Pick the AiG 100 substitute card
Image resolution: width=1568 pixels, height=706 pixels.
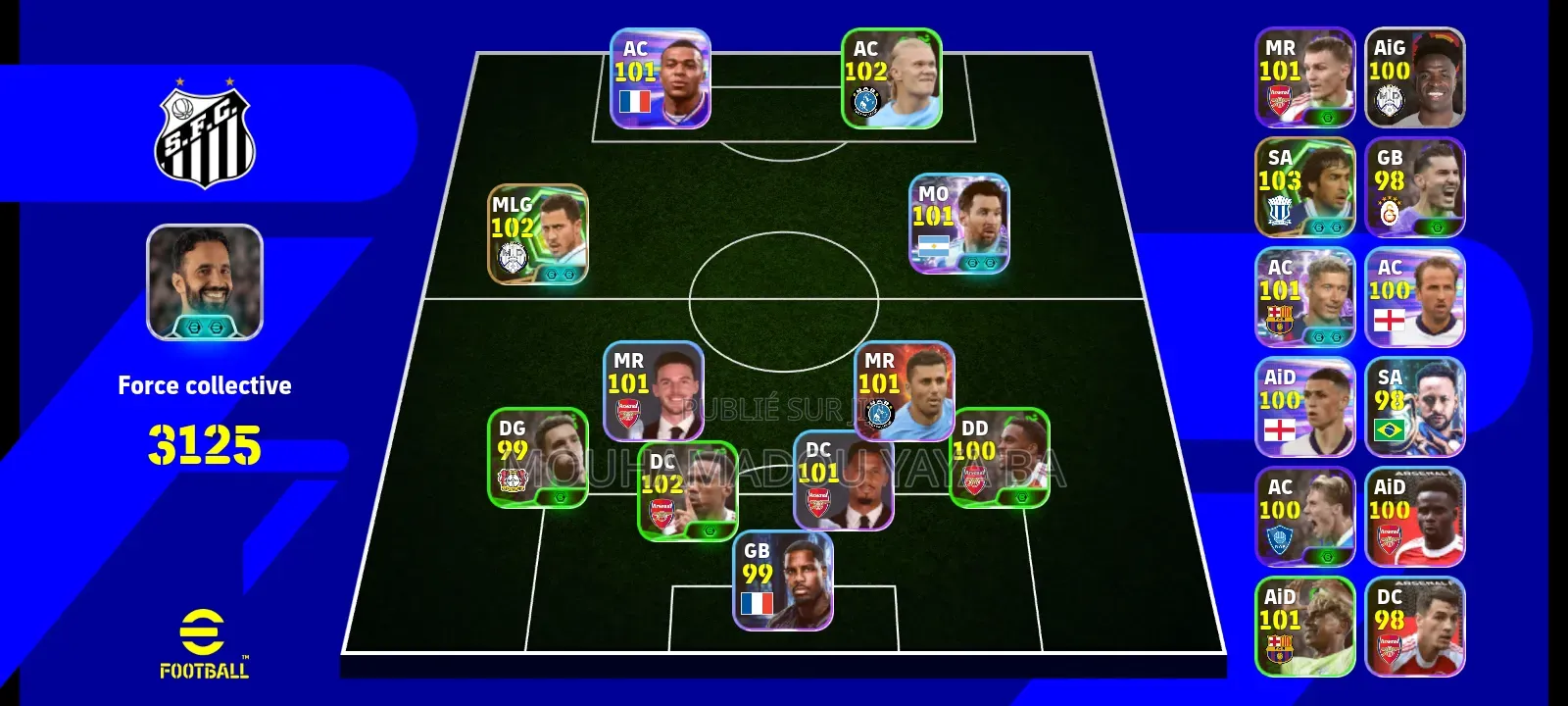1414,77
